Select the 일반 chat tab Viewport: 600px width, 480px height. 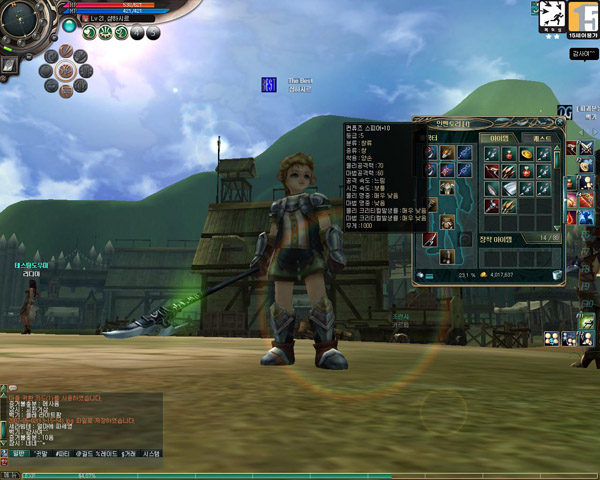(x=16, y=453)
